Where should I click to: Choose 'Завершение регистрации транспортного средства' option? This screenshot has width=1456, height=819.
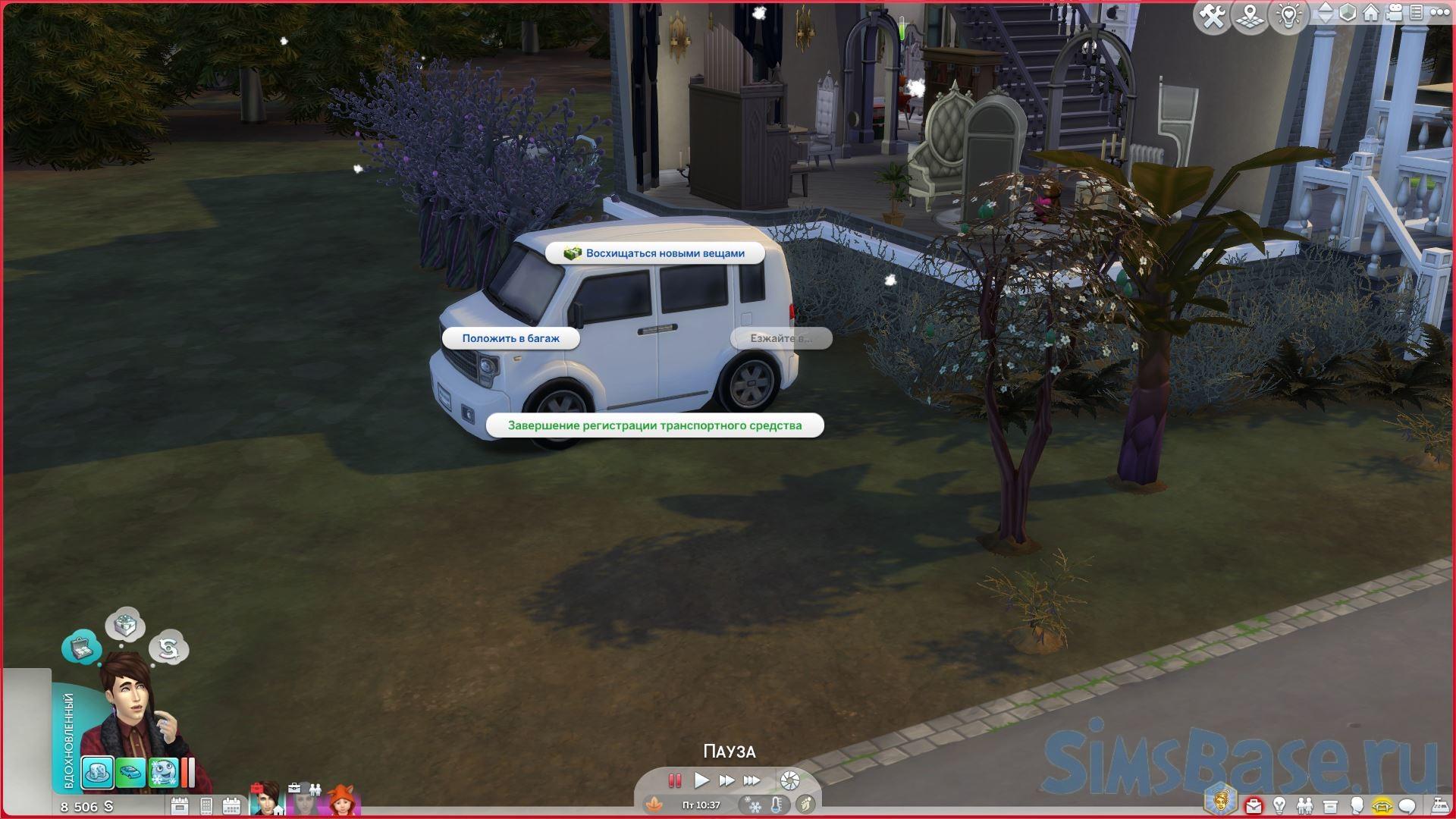pyautogui.click(x=654, y=425)
